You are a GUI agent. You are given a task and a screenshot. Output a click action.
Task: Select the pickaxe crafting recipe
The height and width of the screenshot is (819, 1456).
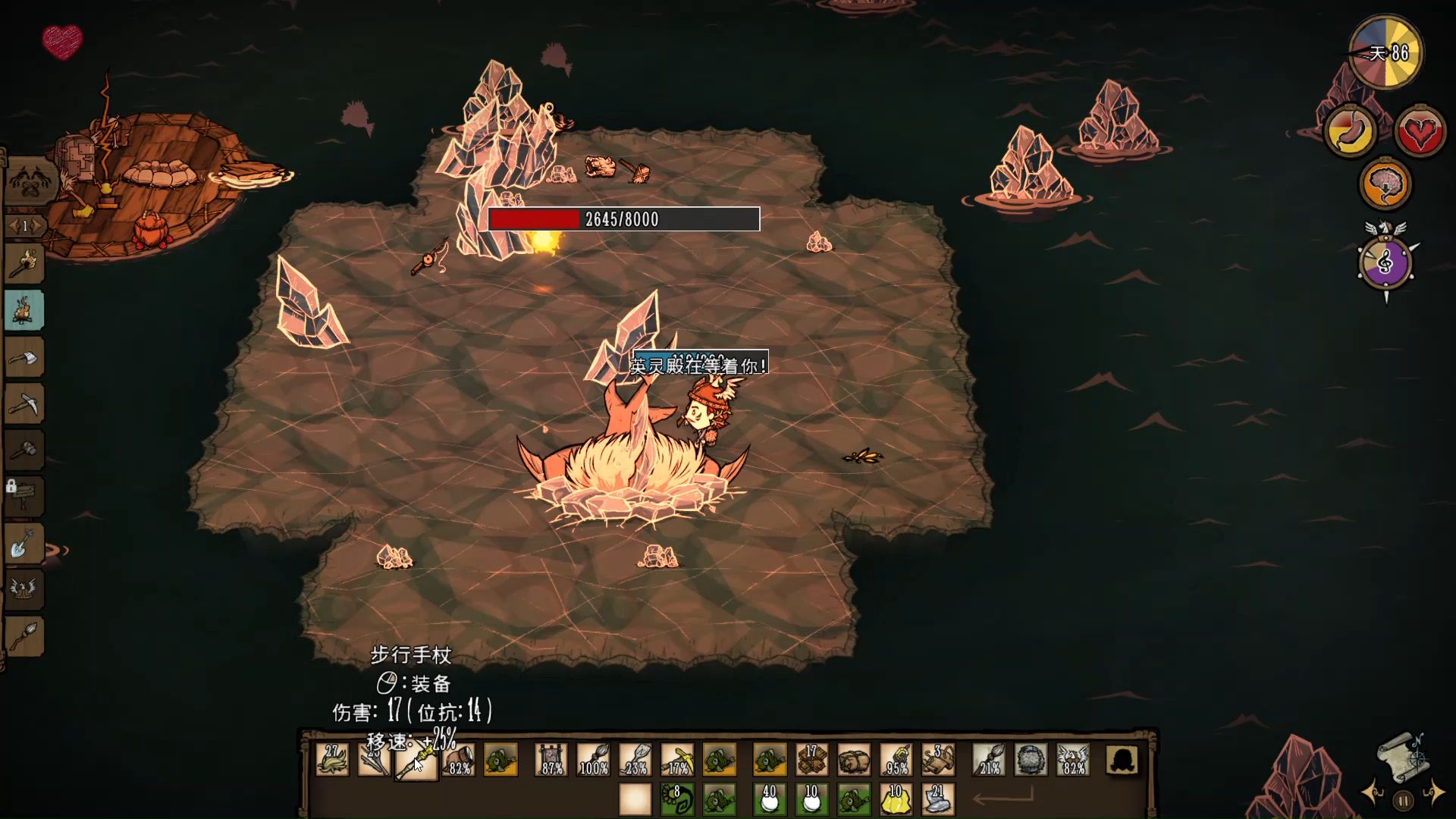[x=24, y=404]
